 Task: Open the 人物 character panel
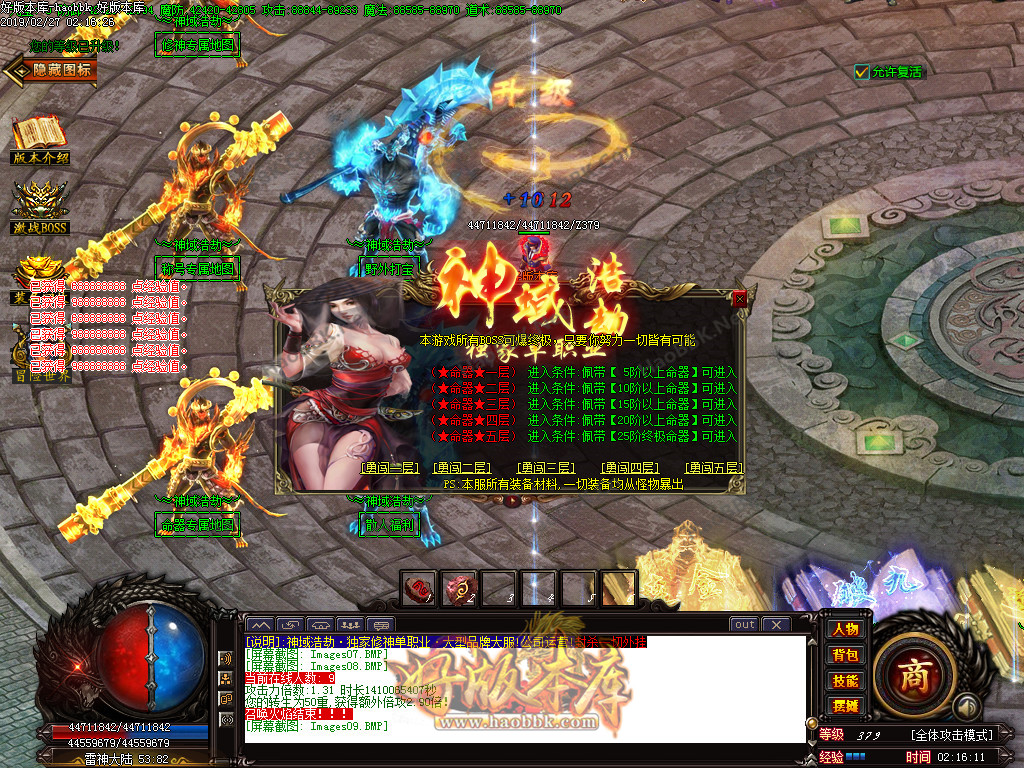(x=845, y=629)
